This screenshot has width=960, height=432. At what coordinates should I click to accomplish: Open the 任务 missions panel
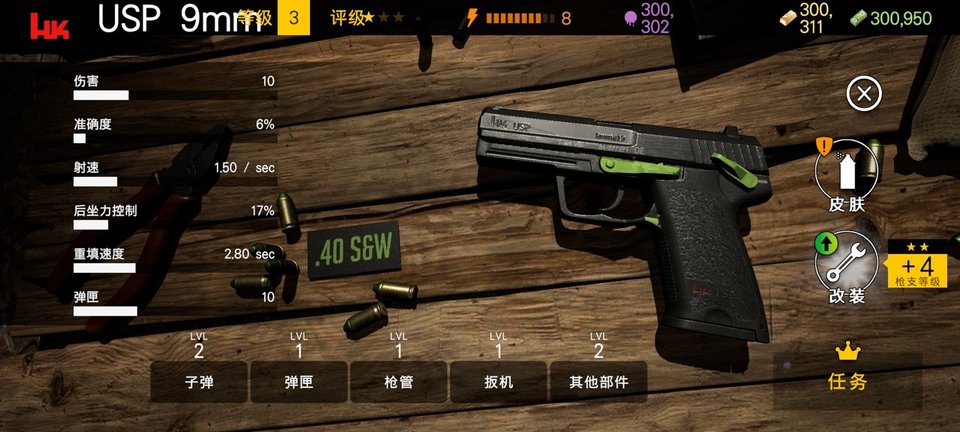coord(847,368)
